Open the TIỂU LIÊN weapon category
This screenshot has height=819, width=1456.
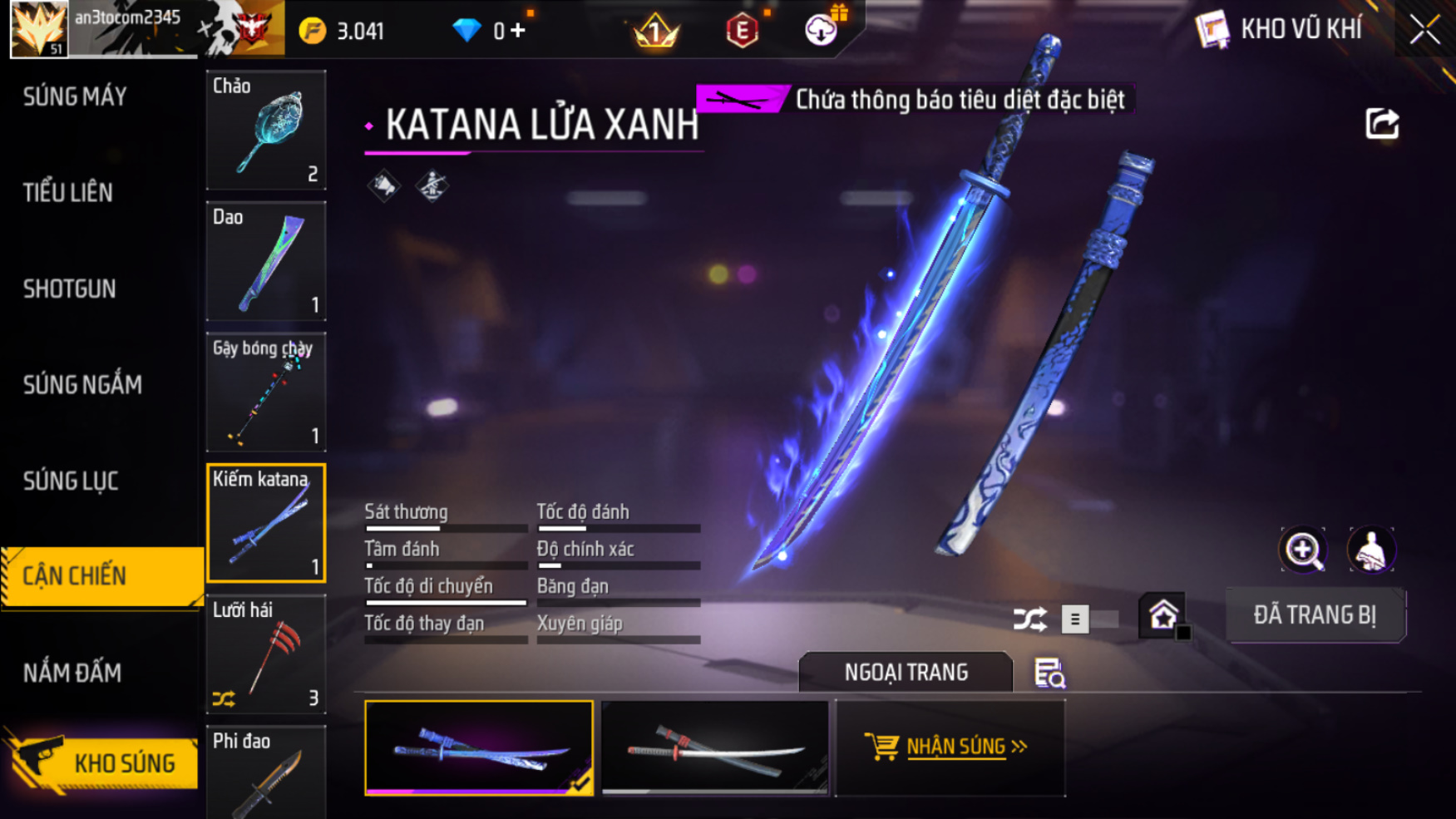coord(68,193)
